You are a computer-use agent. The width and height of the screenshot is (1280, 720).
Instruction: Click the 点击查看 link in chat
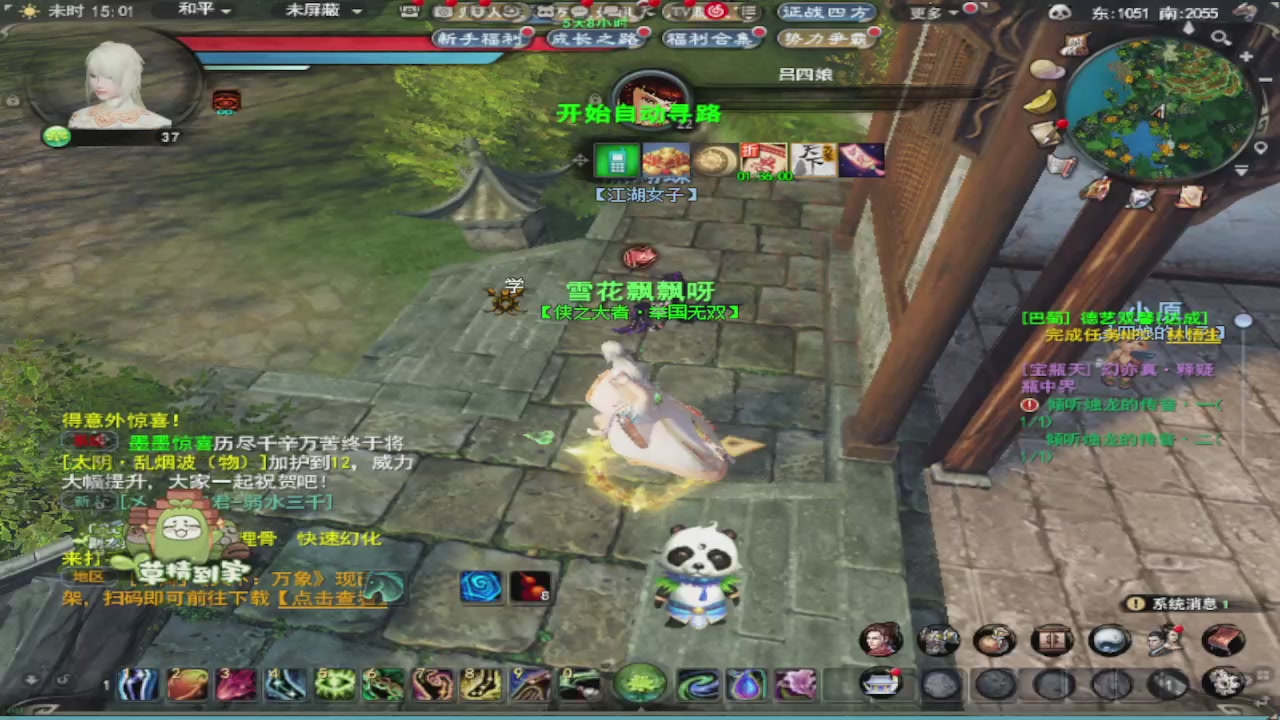[330, 598]
